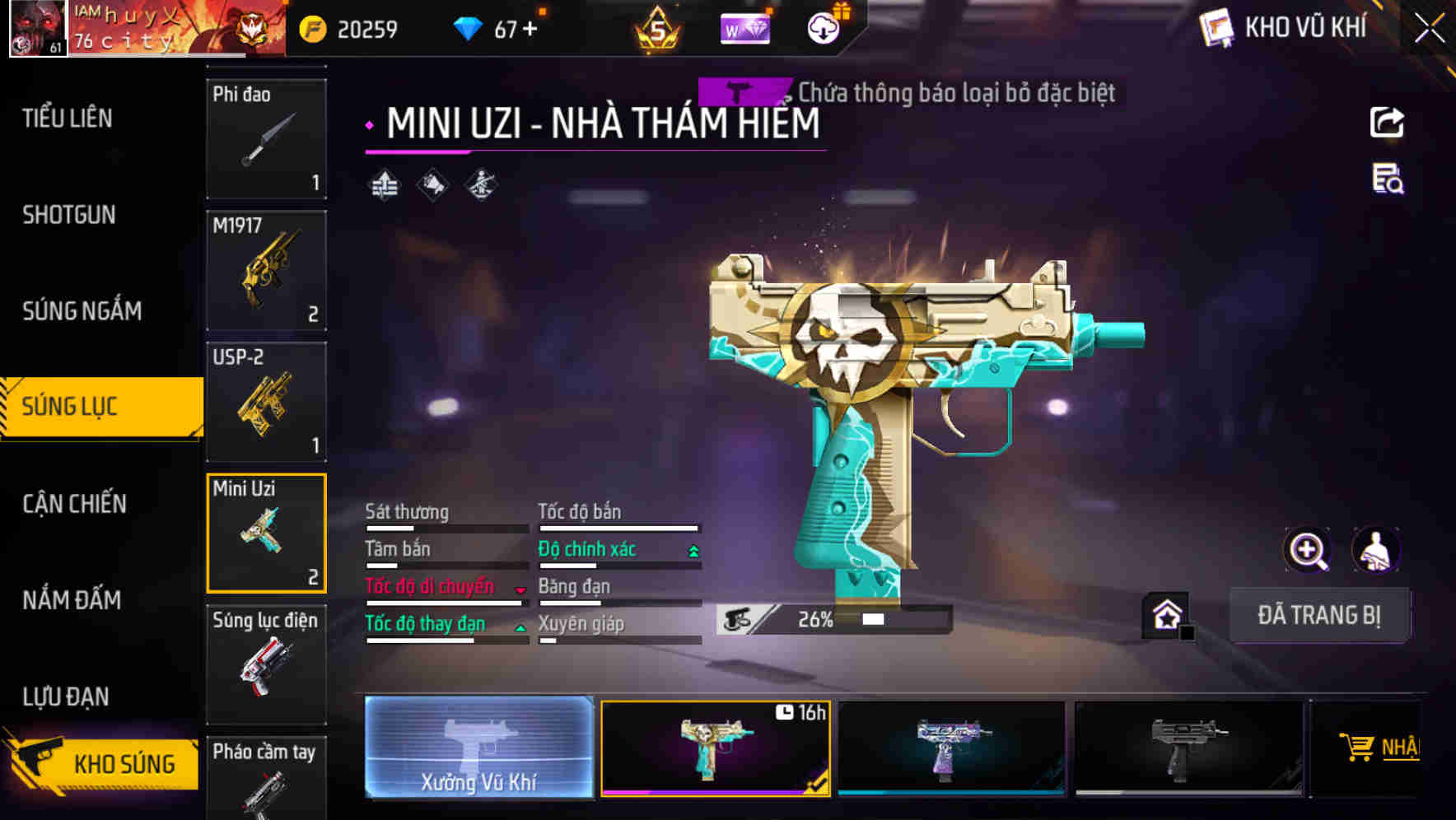Expand the Độ chính xác stat arrow
The width and height of the screenshot is (1456, 820).
click(694, 549)
